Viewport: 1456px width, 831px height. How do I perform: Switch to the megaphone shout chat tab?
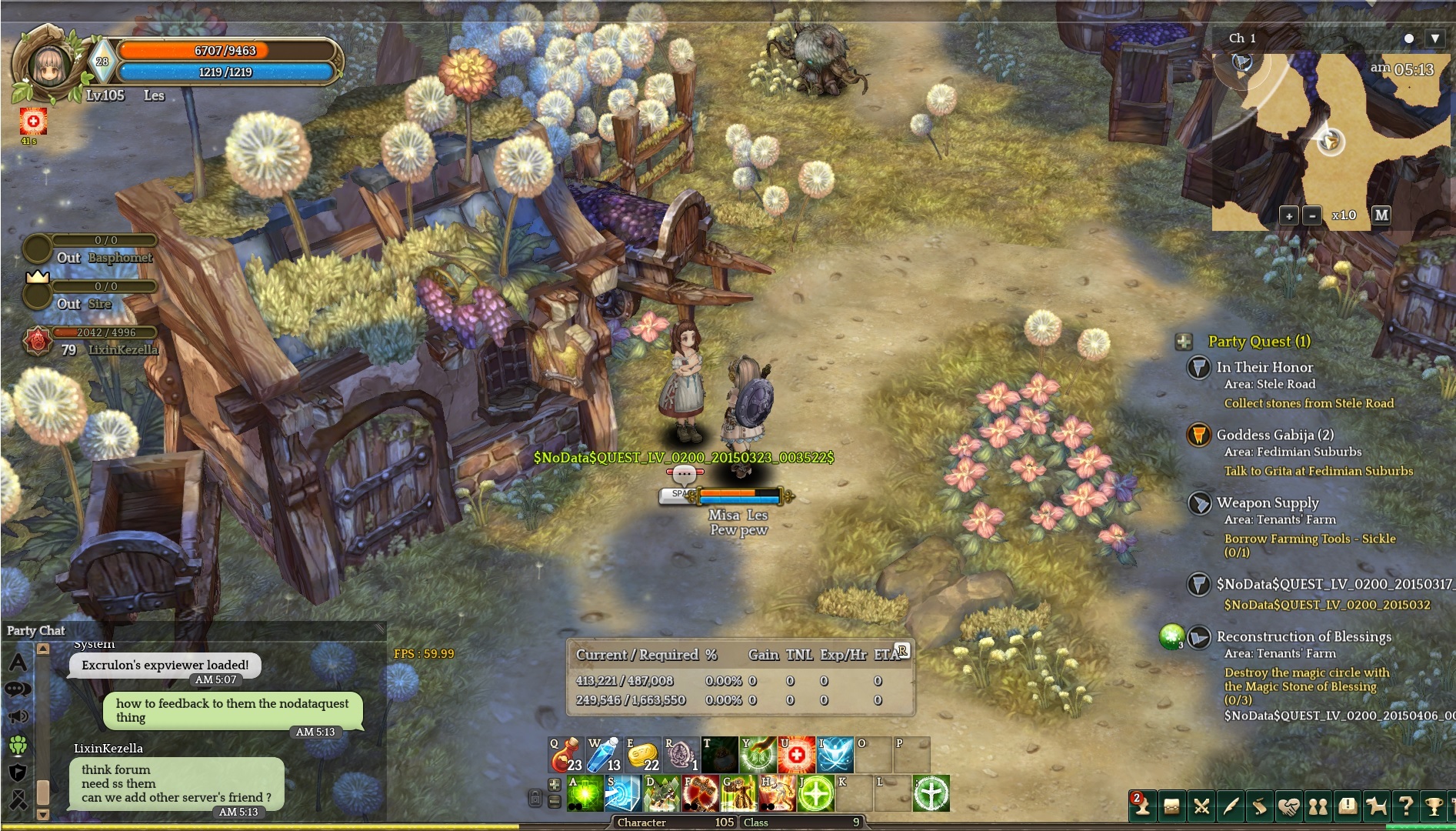tap(18, 717)
